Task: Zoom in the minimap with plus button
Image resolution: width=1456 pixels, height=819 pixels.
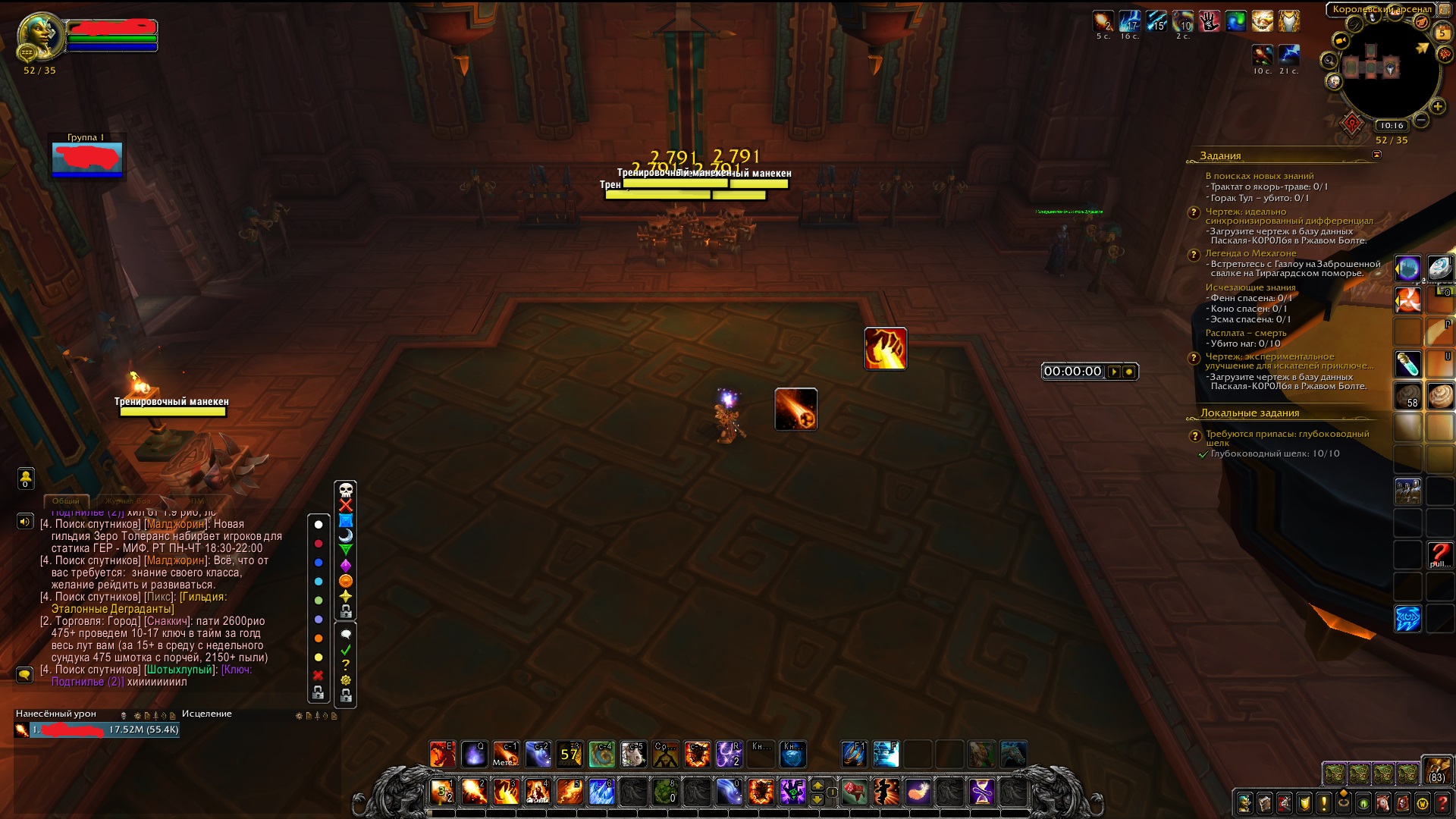Action: coord(1437,107)
